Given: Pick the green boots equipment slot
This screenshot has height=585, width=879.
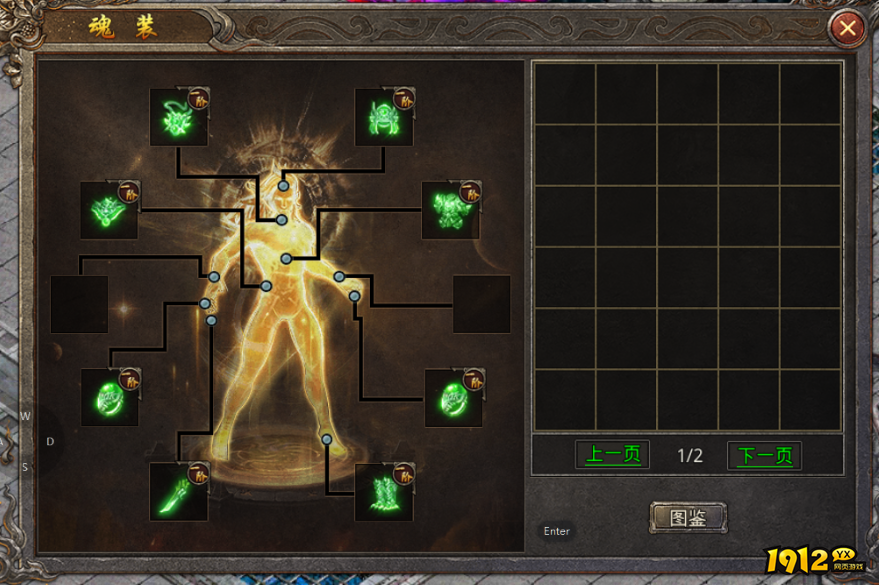Looking at the screenshot, I should pos(384,491).
